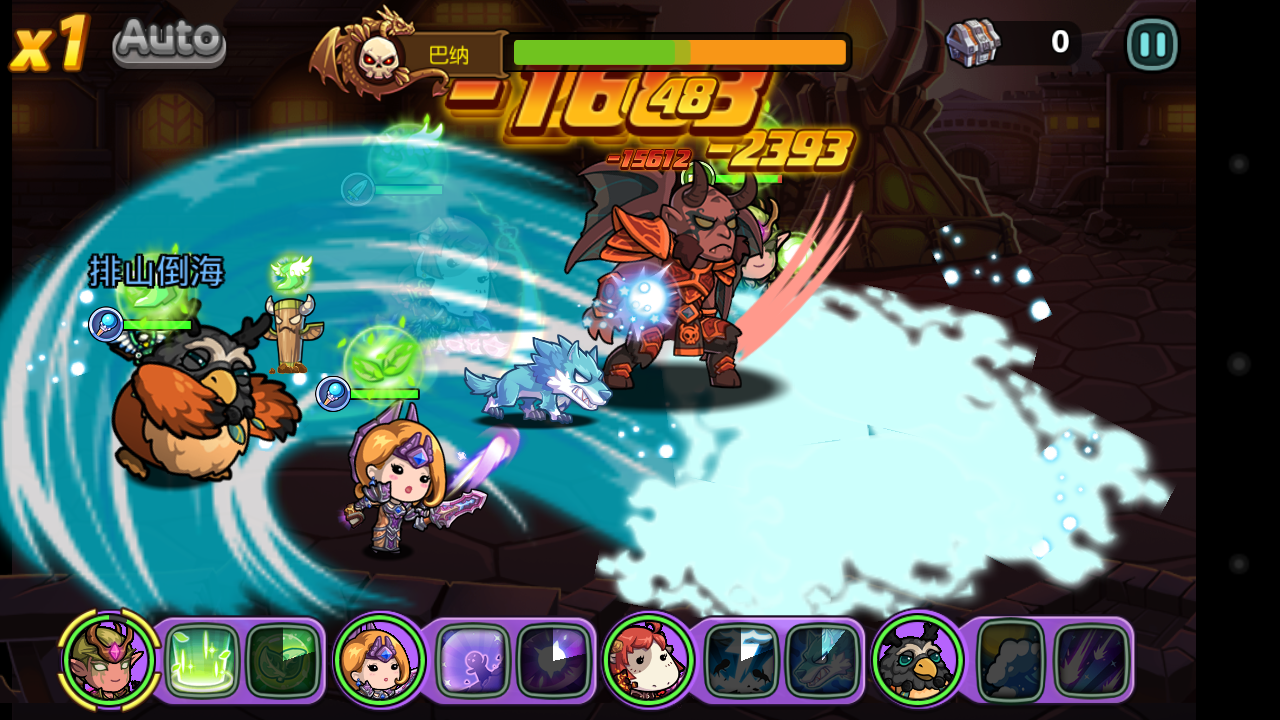Select the blonde knight hero portrait
Image resolution: width=1280 pixels, height=720 pixels.
380,660
